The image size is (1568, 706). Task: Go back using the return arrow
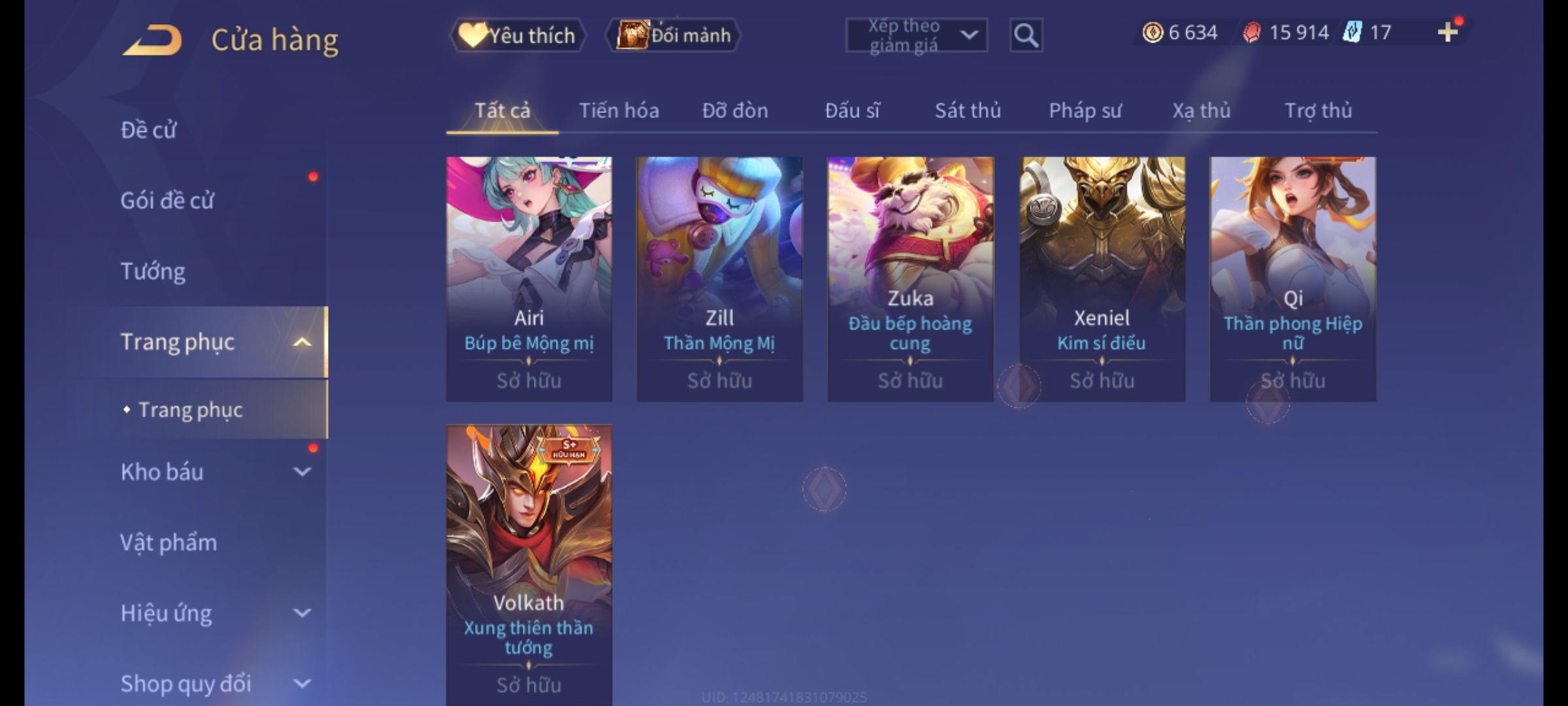point(152,41)
